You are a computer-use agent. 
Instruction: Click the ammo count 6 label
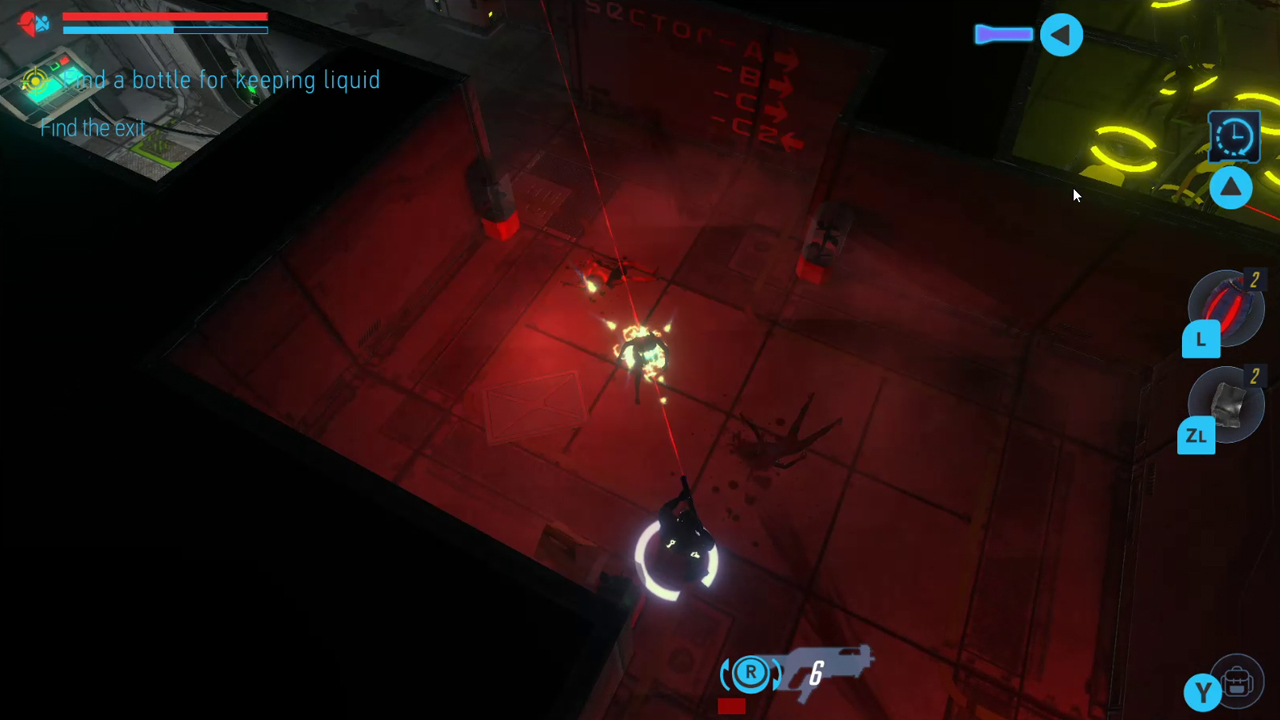[816, 675]
